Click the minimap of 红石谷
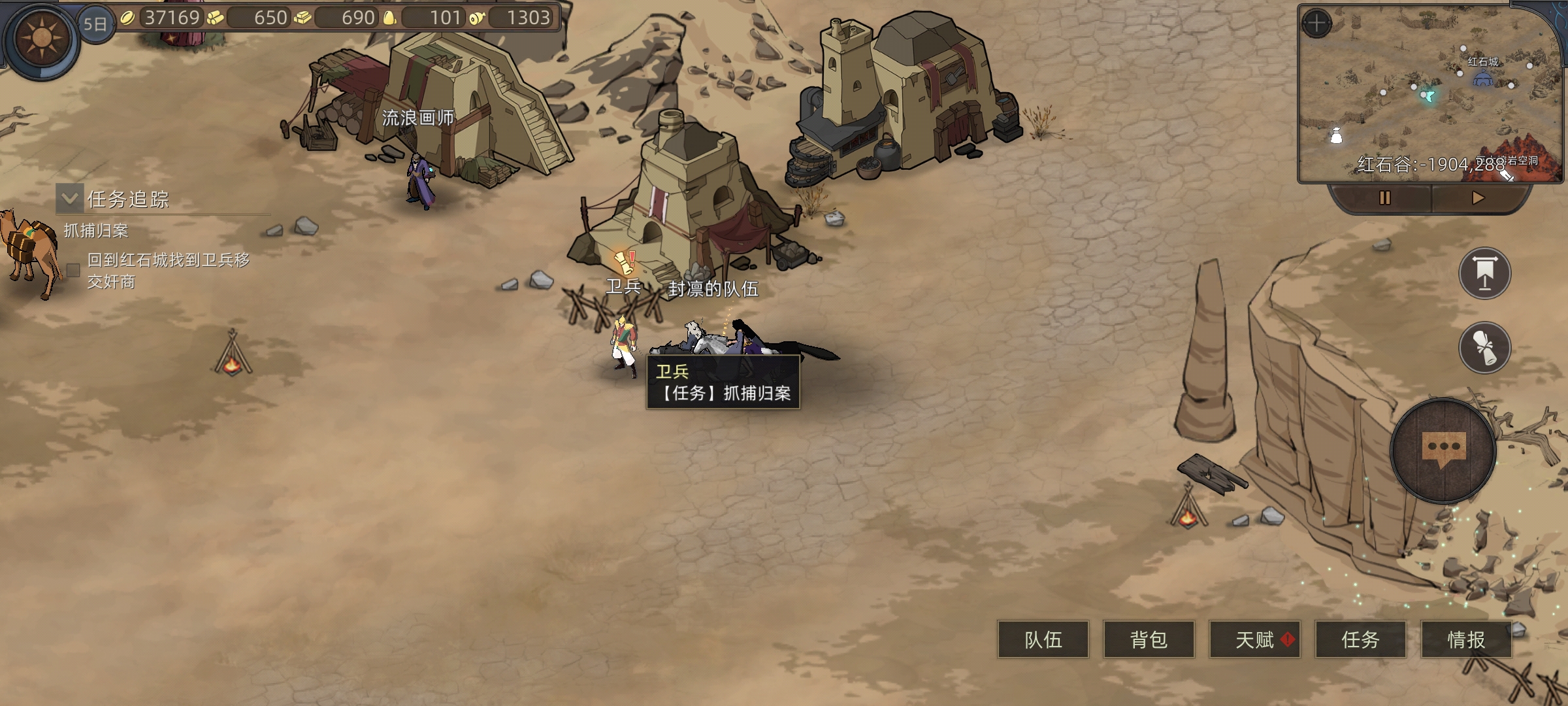This screenshot has width=1568, height=706. coord(1424,98)
